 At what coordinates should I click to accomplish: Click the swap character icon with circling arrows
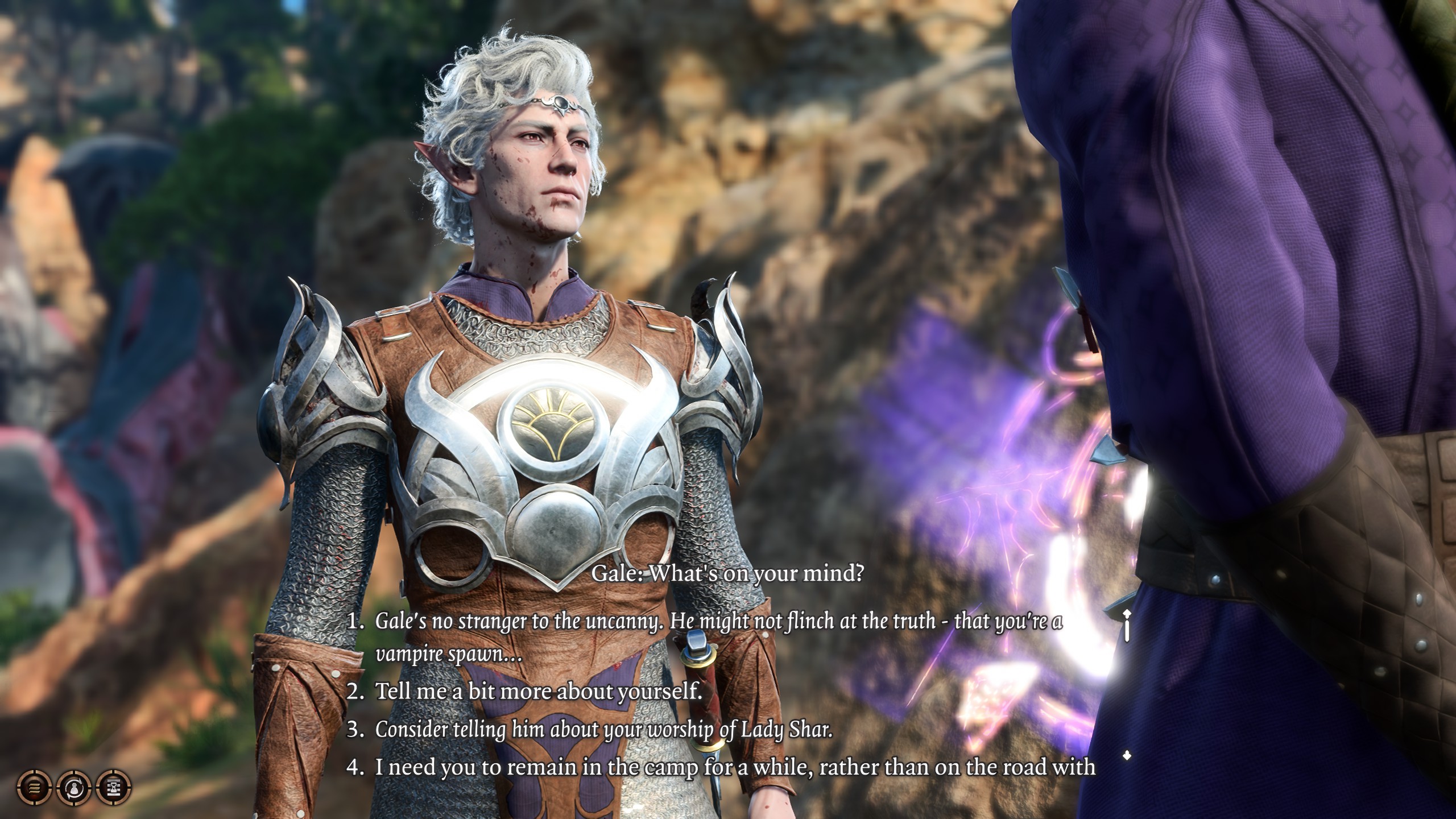click(x=74, y=788)
